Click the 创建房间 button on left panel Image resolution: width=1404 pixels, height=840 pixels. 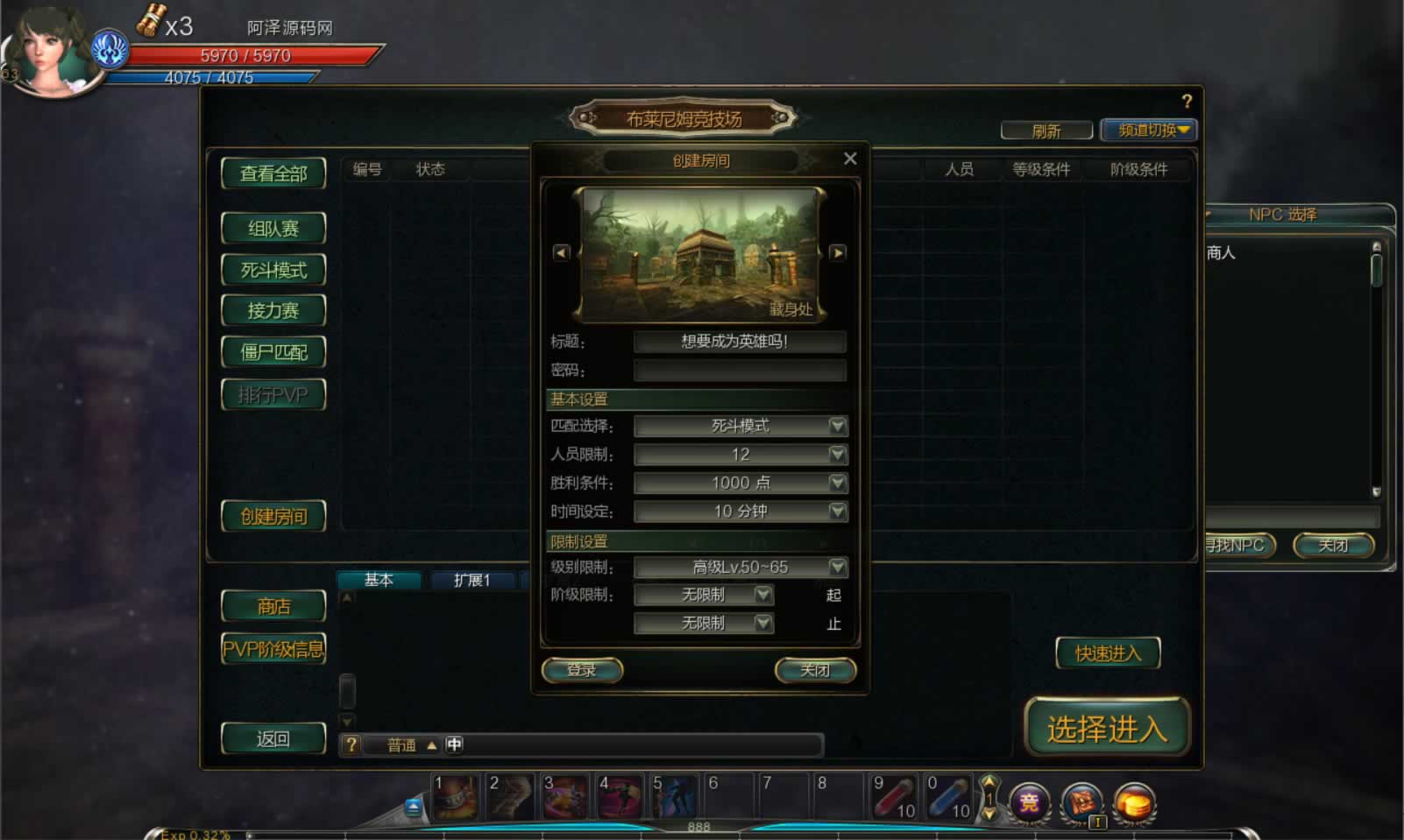(273, 517)
